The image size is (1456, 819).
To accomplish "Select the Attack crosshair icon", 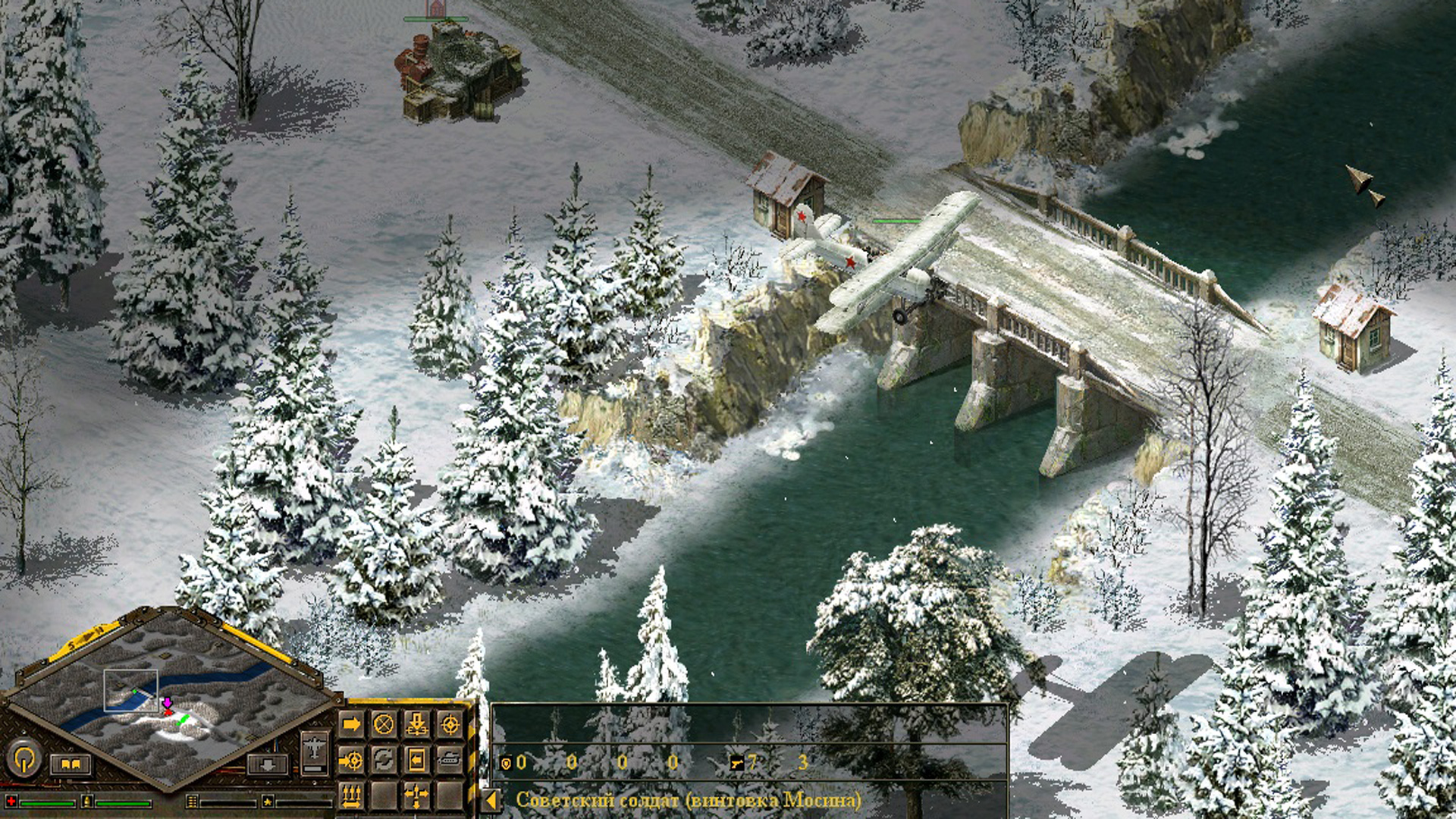I will coord(451,723).
